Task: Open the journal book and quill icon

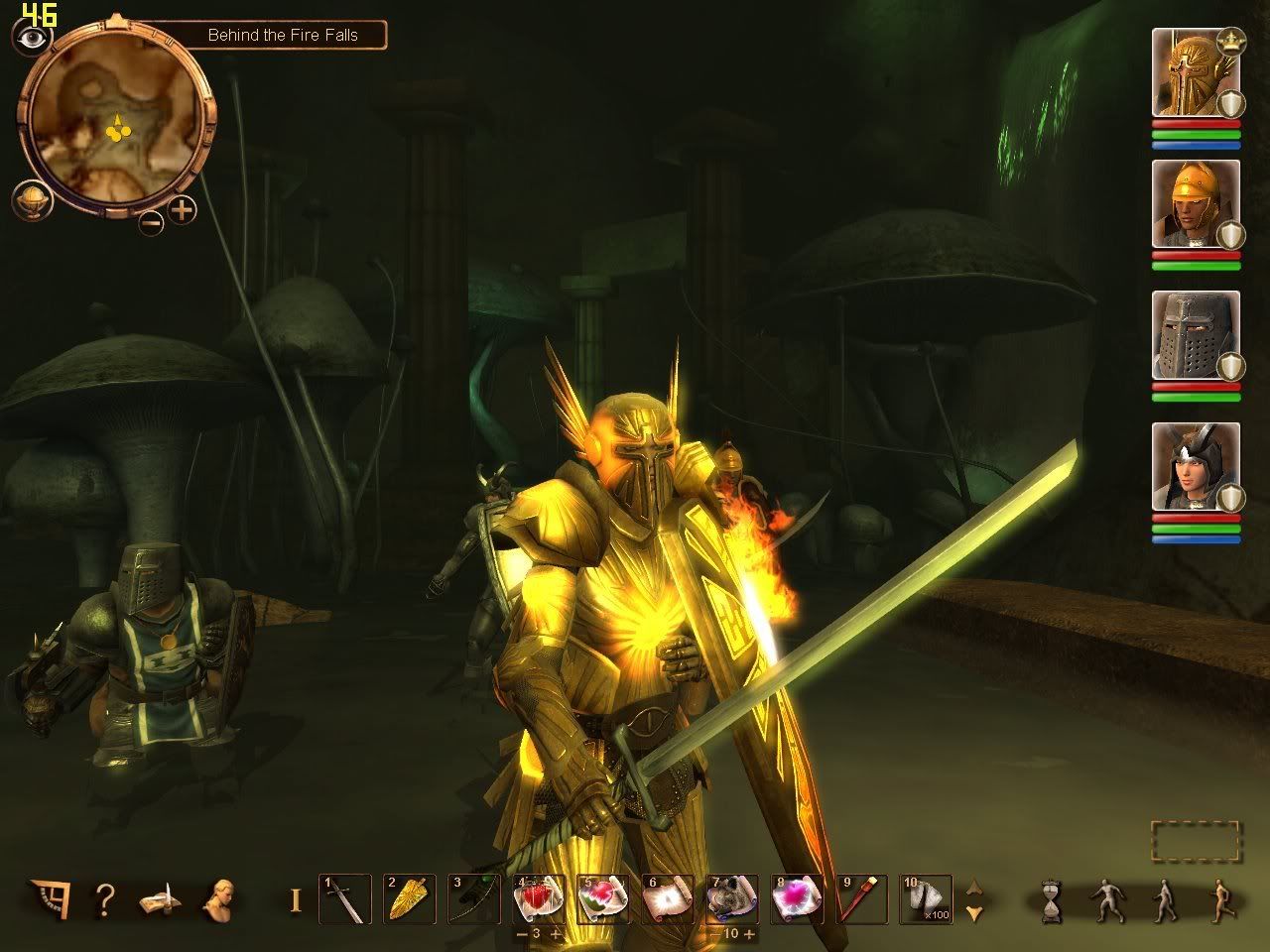Action: click(x=160, y=899)
